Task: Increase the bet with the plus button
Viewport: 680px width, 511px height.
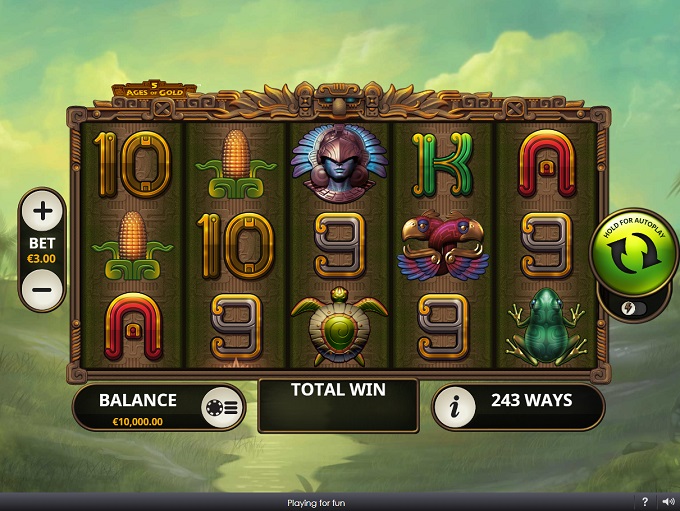Action: click(42, 210)
